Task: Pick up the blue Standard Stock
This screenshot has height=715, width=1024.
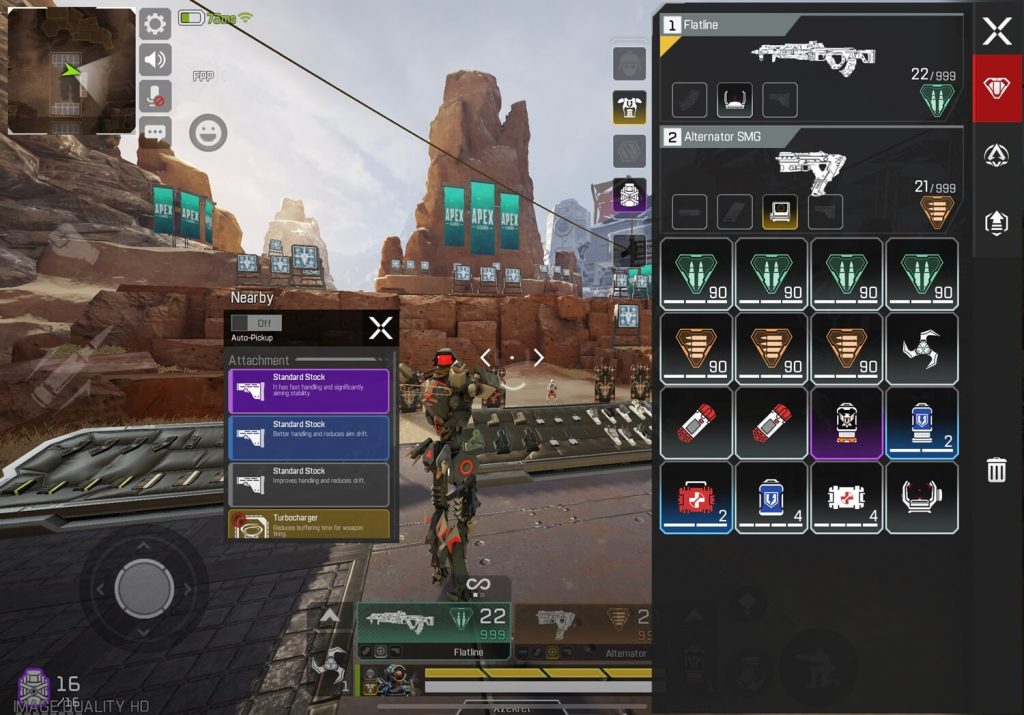Action: point(308,438)
